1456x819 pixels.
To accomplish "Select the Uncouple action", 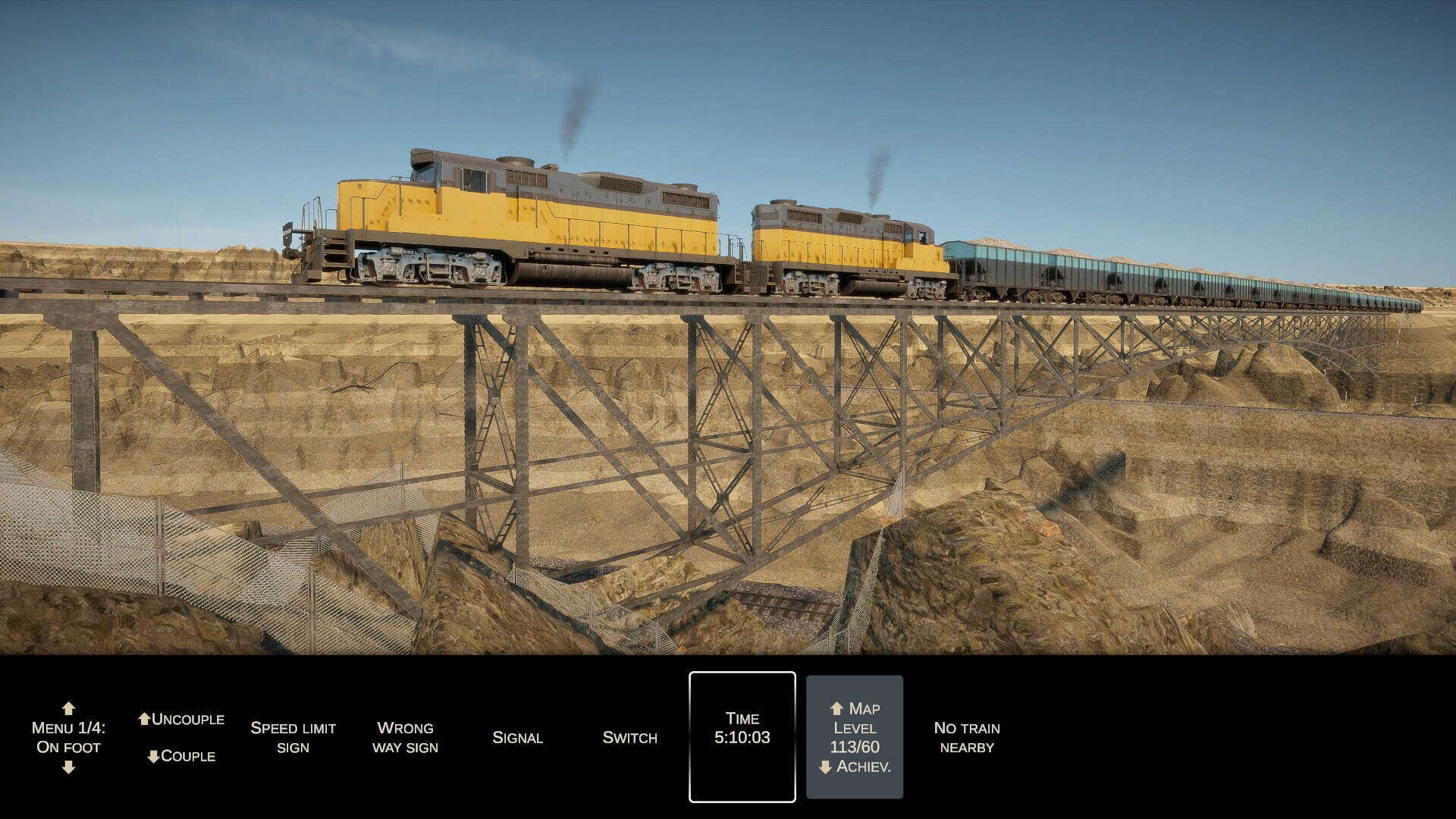I will click(x=181, y=719).
